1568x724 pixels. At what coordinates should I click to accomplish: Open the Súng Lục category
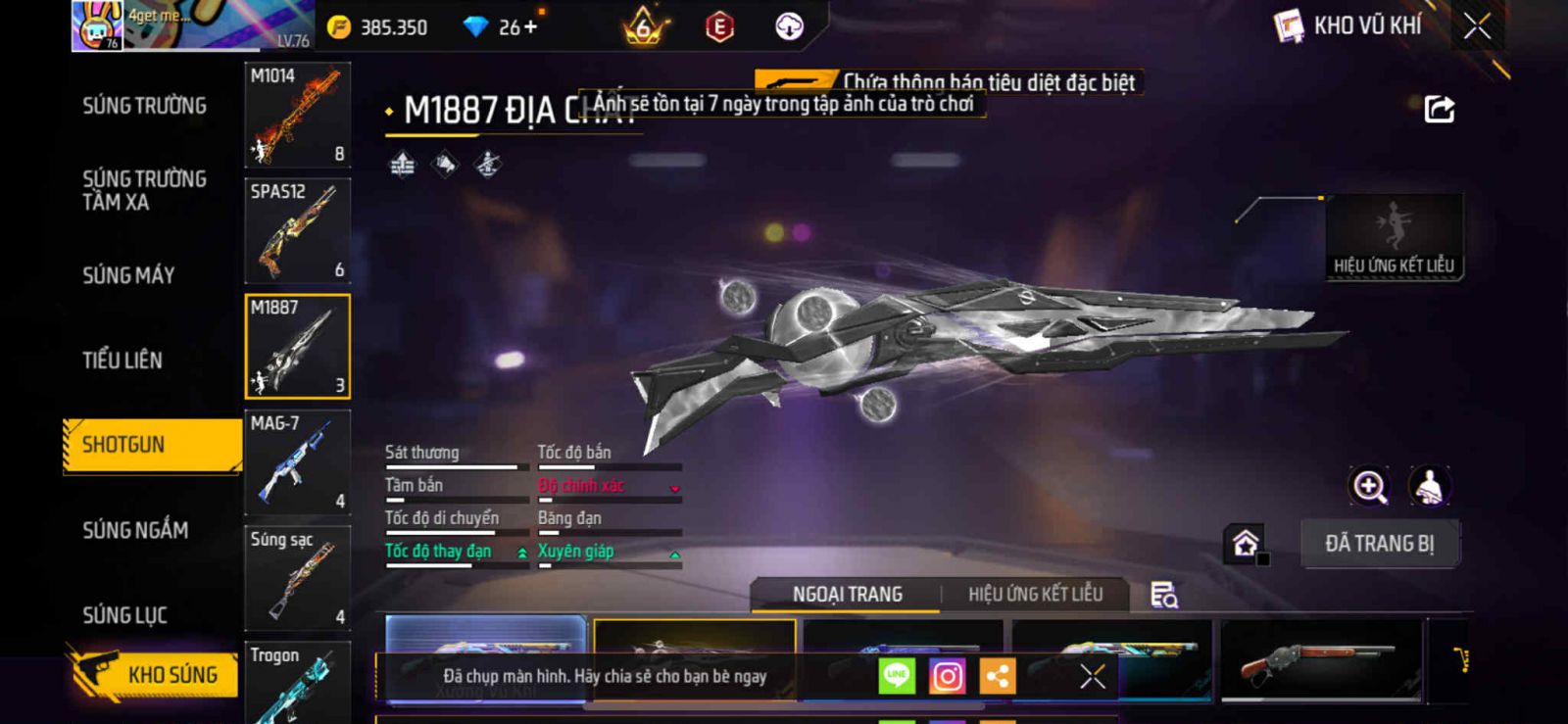pyautogui.click(x=124, y=615)
